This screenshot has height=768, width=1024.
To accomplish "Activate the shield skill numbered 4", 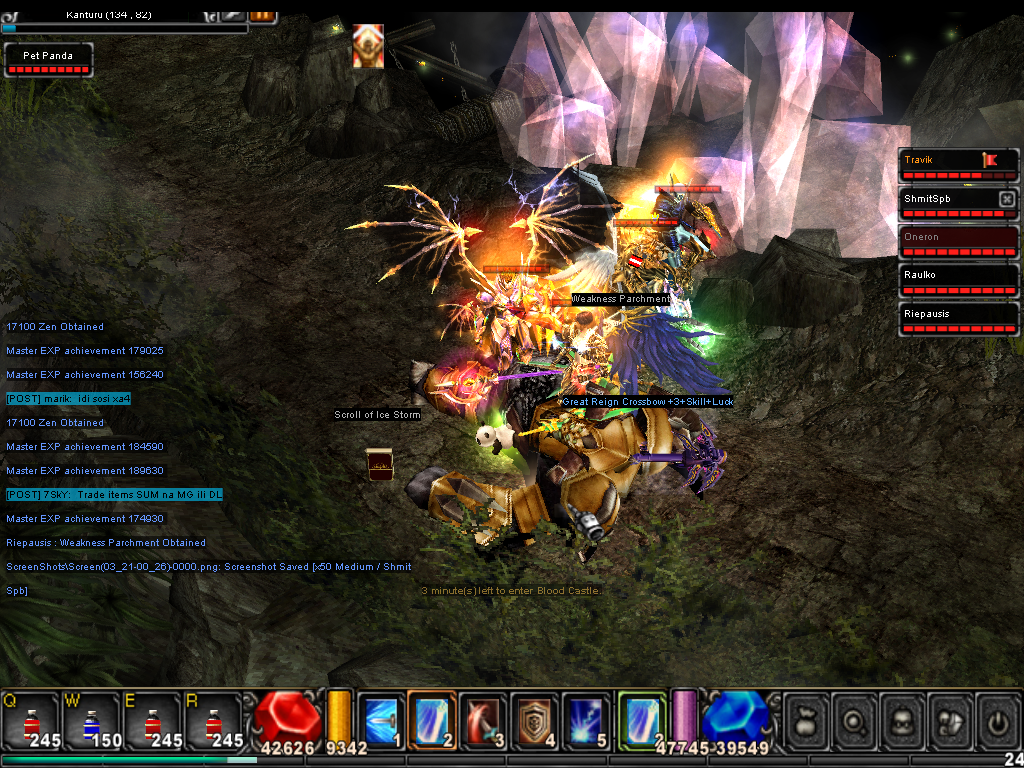I will (x=534, y=720).
